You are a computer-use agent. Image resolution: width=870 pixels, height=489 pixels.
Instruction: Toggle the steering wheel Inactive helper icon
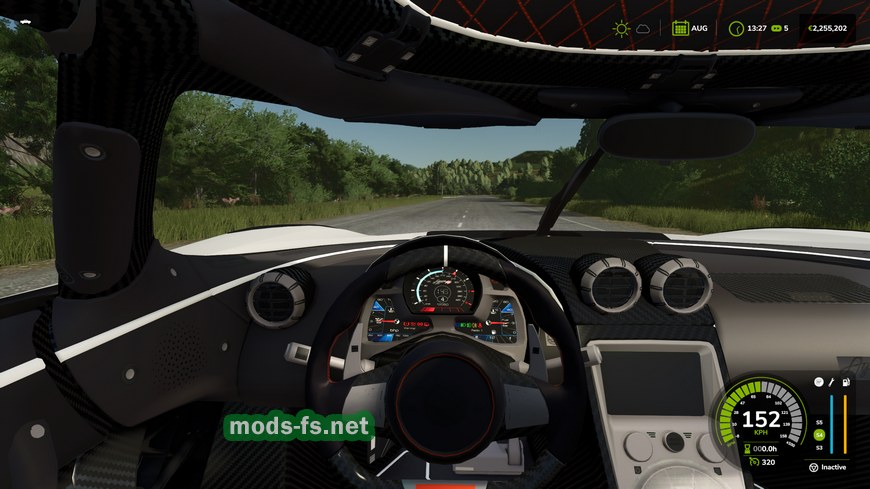pyautogui.click(x=812, y=466)
